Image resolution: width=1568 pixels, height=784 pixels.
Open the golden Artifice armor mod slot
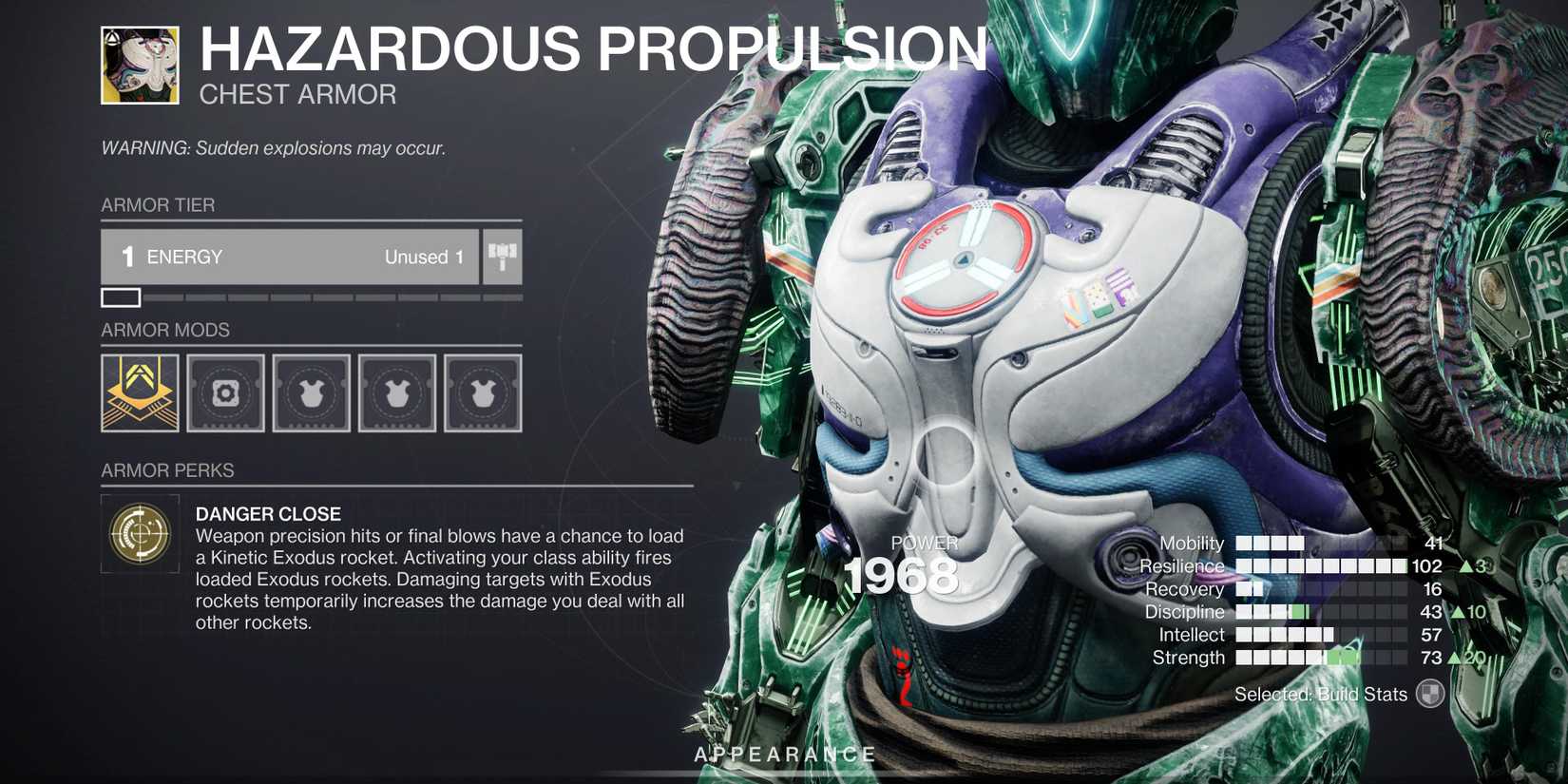pos(139,393)
